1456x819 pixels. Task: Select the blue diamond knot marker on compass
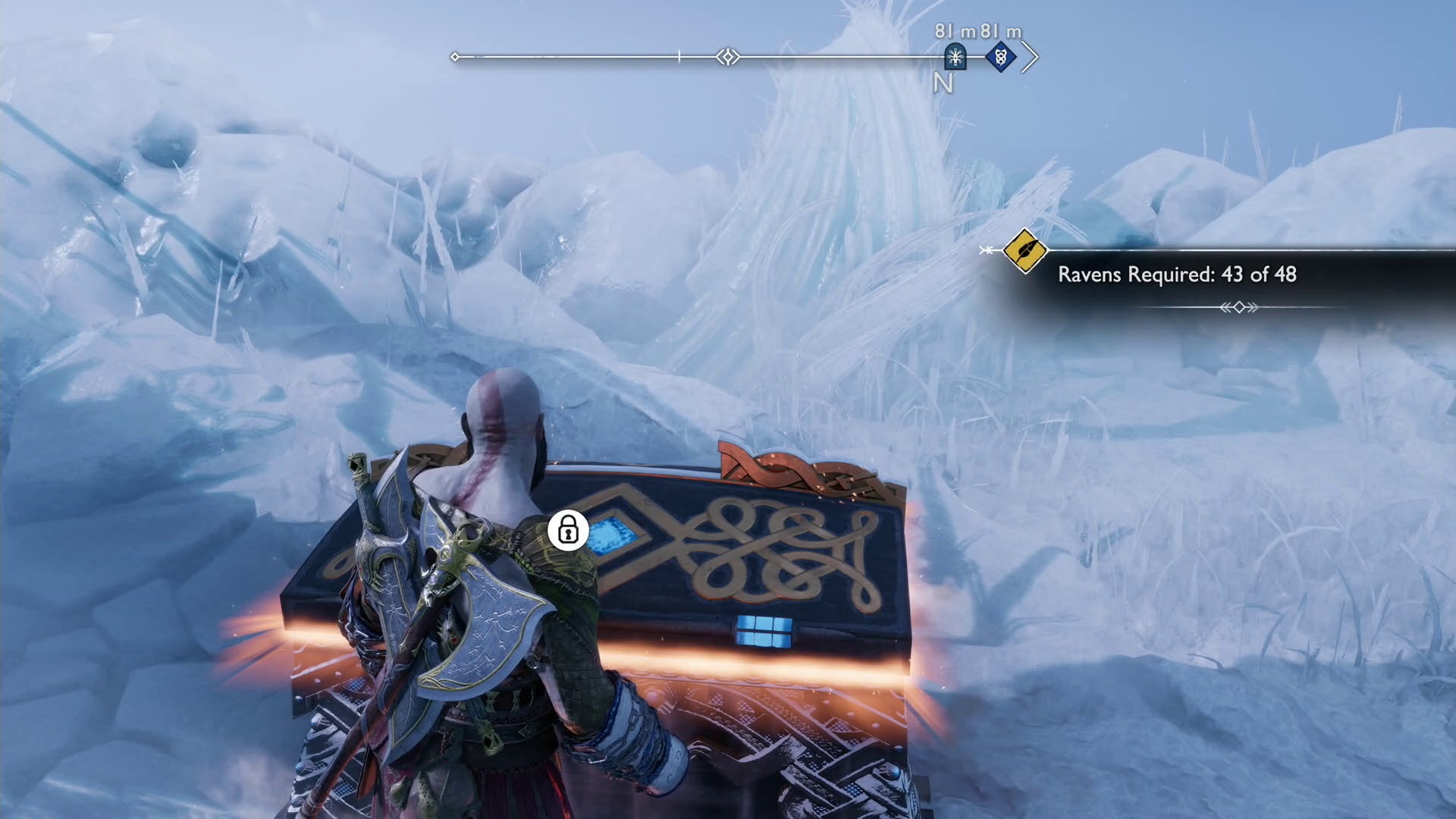(x=1000, y=57)
